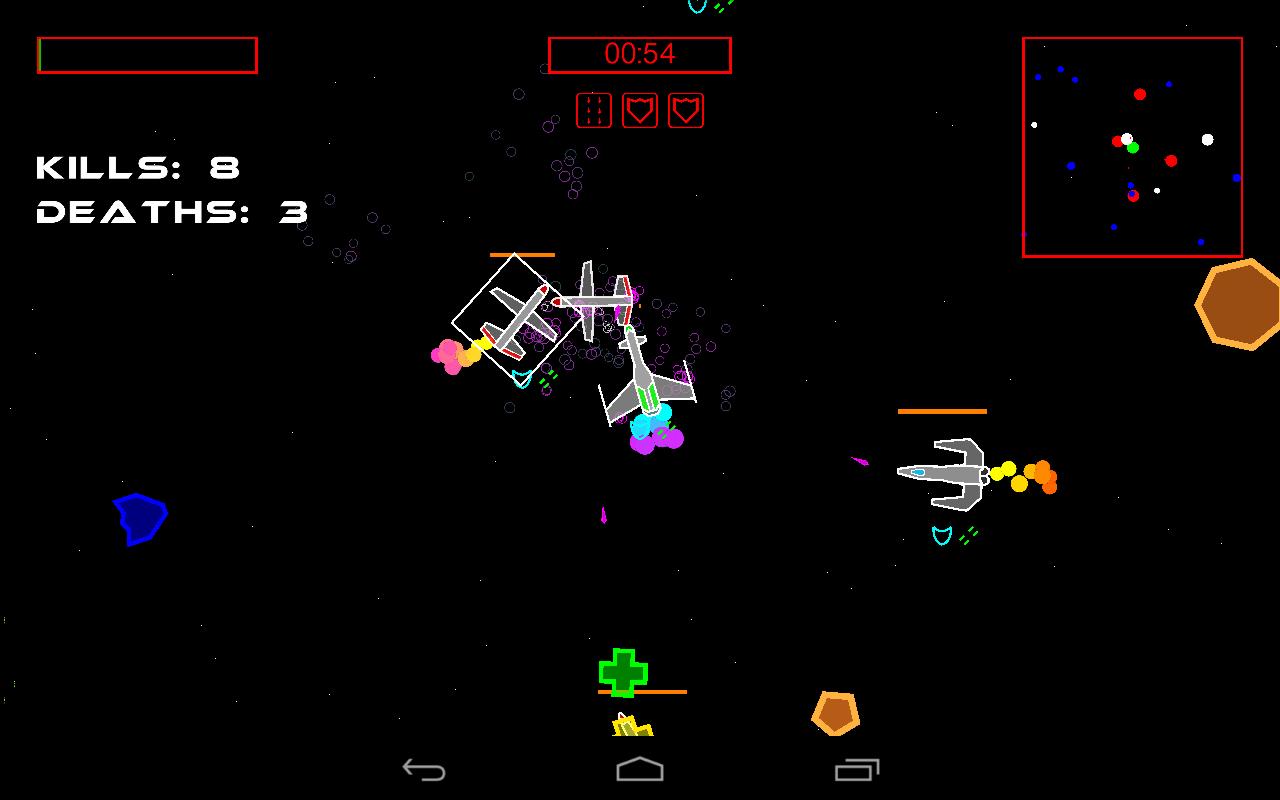1280x800 pixels.
Task: Open the Android recent apps view
Action: [x=857, y=769]
